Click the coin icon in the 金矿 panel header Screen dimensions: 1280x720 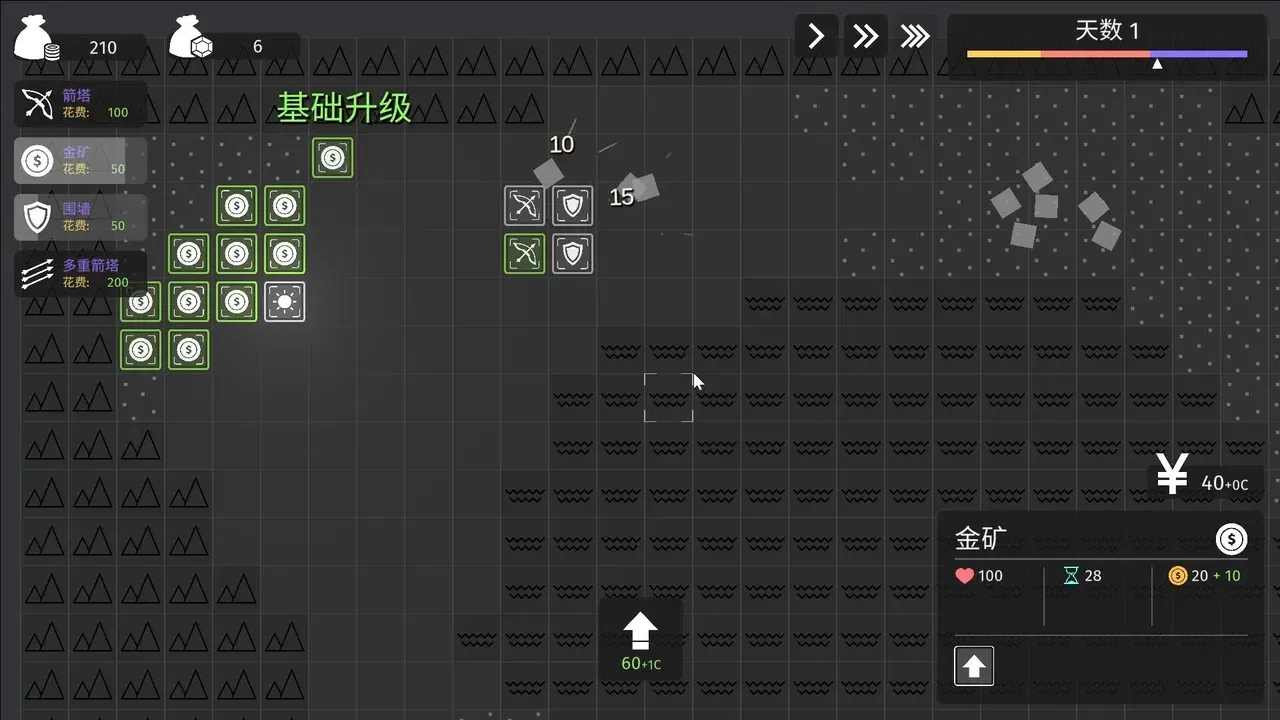[x=1231, y=539]
